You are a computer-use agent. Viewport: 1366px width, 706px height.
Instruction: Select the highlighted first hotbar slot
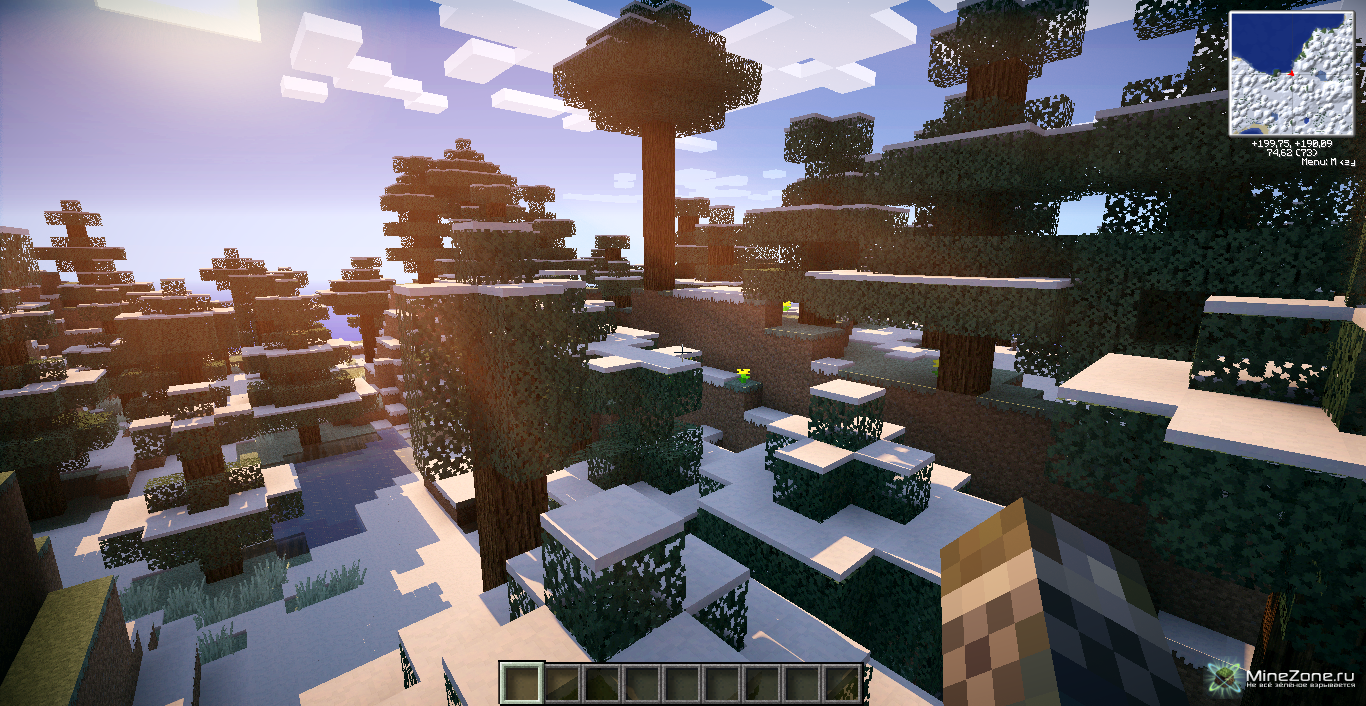(522, 683)
